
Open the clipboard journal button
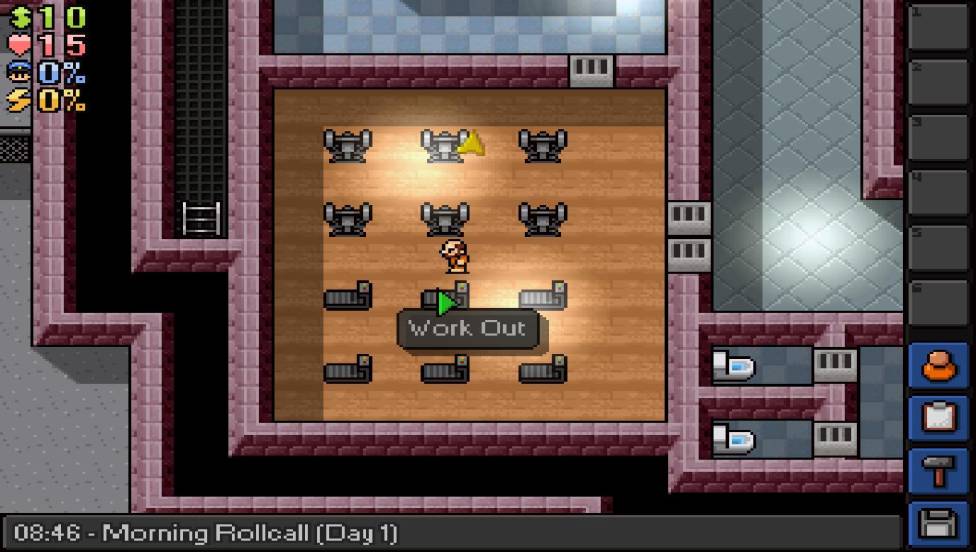(x=939, y=418)
